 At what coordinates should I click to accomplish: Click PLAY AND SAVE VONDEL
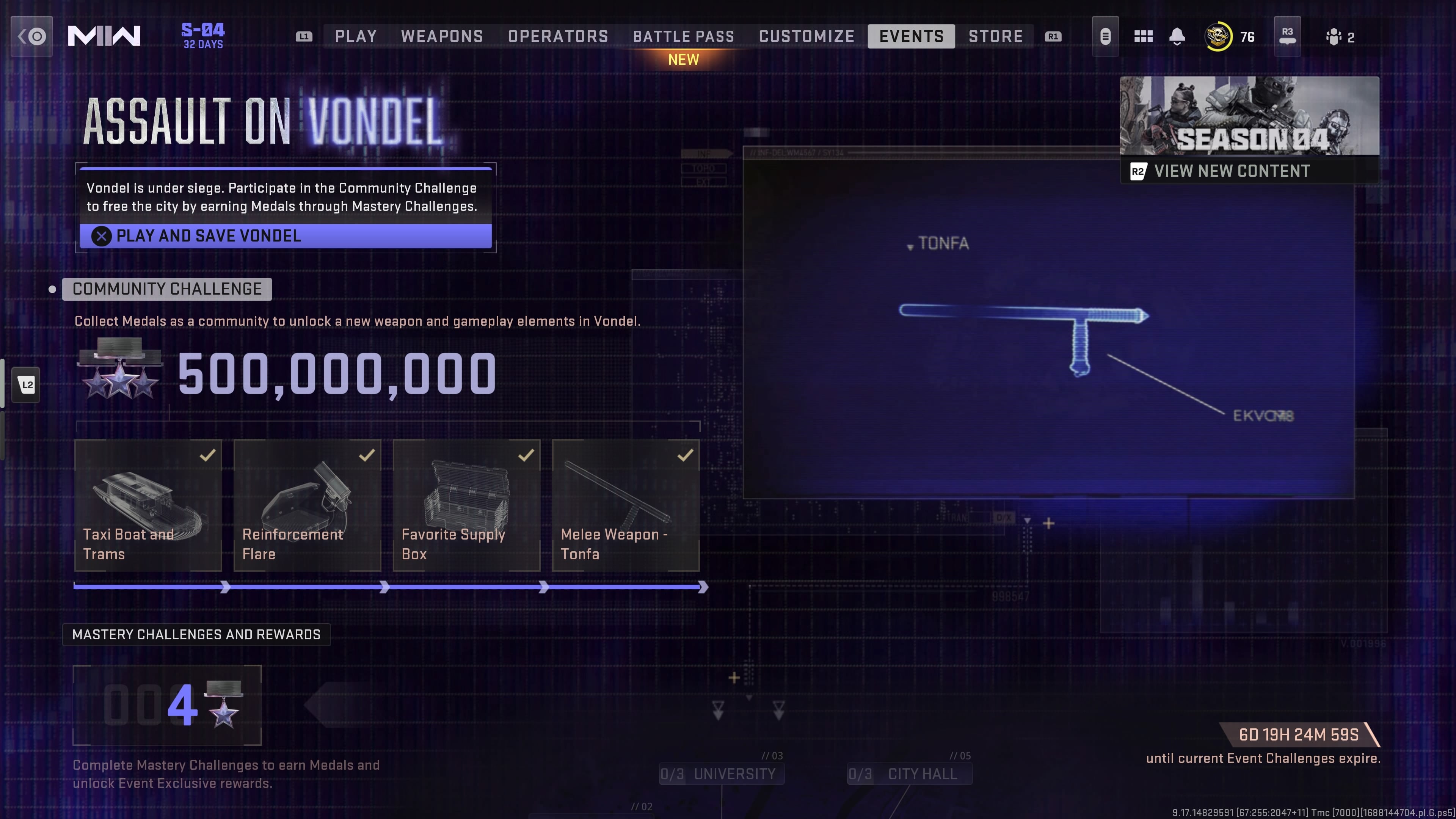(285, 236)
